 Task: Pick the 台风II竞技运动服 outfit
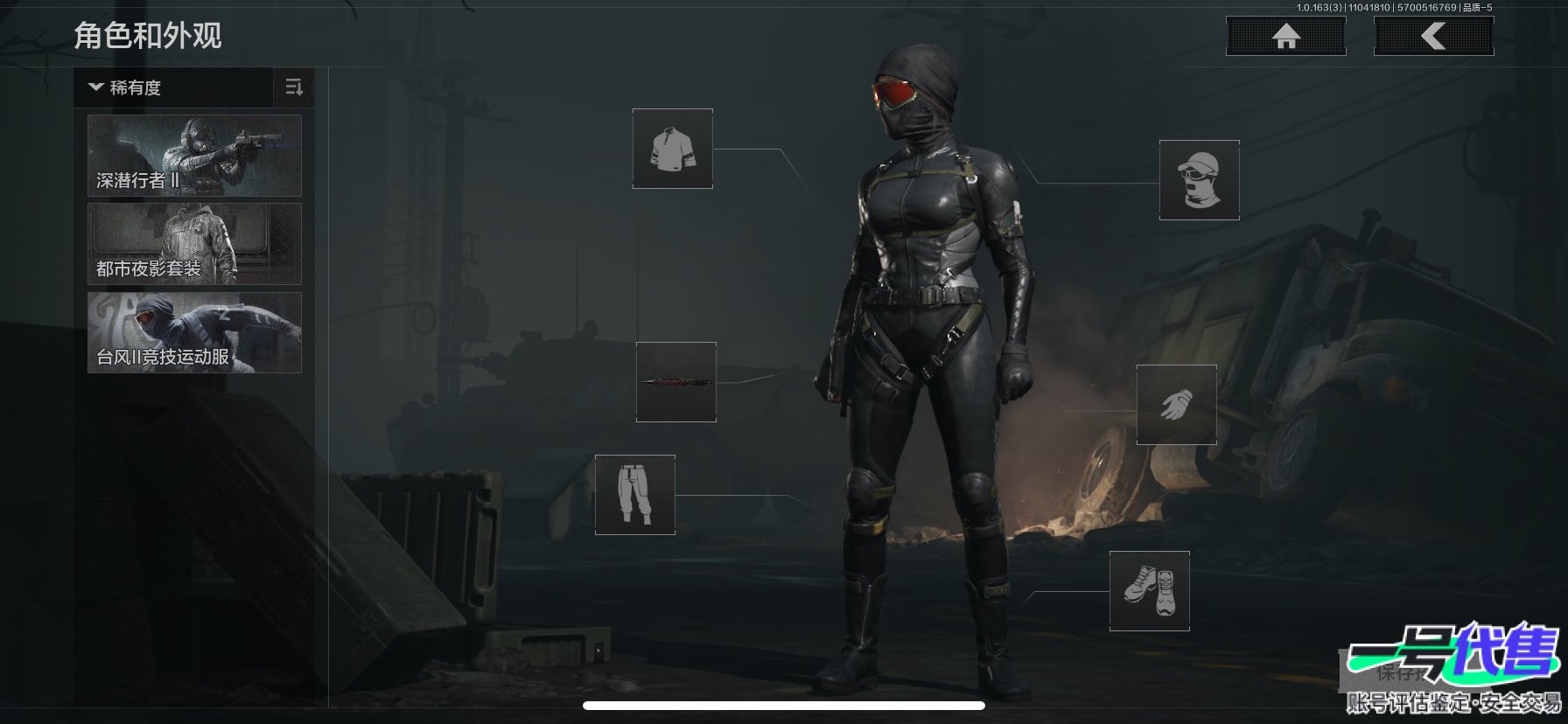pyautogui.click(x=194, y=332)
